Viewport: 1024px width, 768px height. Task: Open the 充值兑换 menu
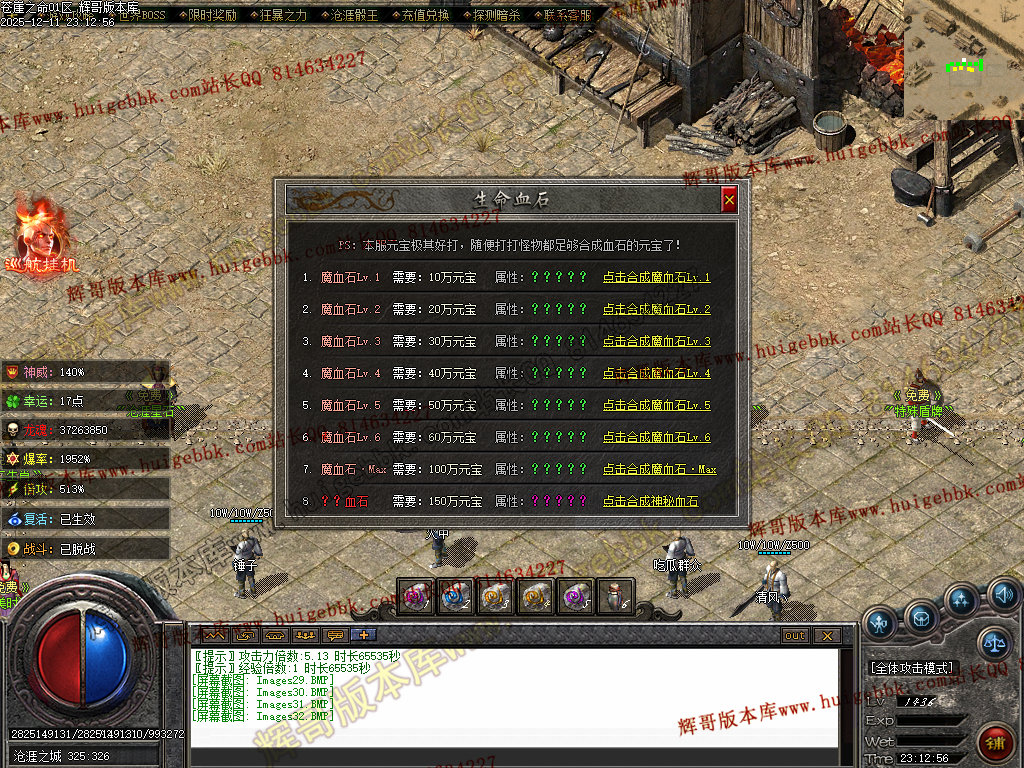425,15
